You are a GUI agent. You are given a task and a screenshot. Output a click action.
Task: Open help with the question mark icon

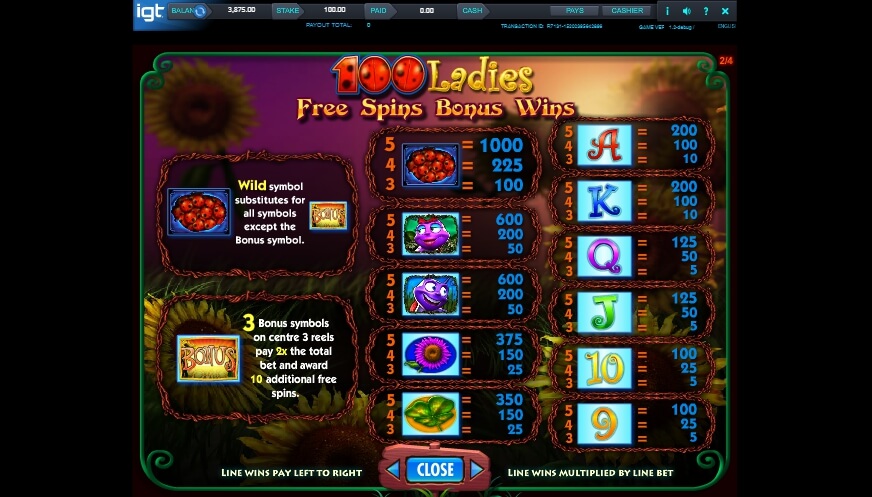tap(705, 11)
